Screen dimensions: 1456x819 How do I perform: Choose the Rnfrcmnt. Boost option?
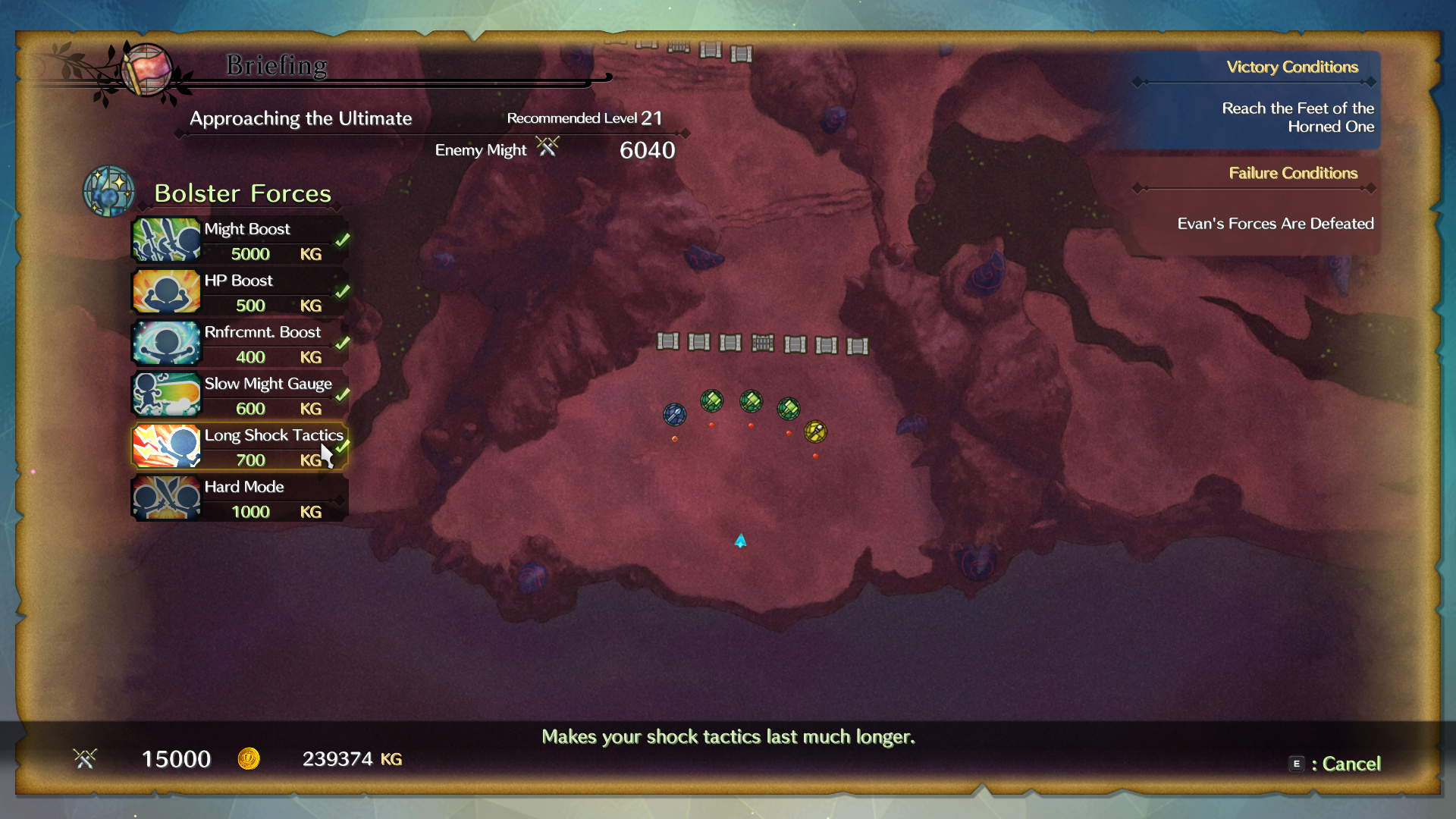[240, 344]
